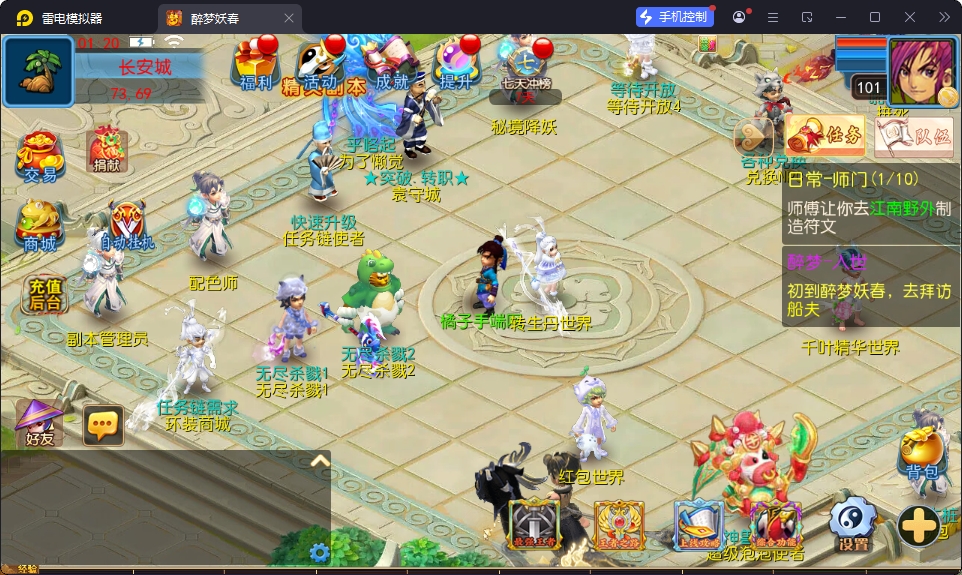This screenshot has height=575, width=962.
Task: Click the 长安城 minimap island icon
Action: click(x=38, y=72)
